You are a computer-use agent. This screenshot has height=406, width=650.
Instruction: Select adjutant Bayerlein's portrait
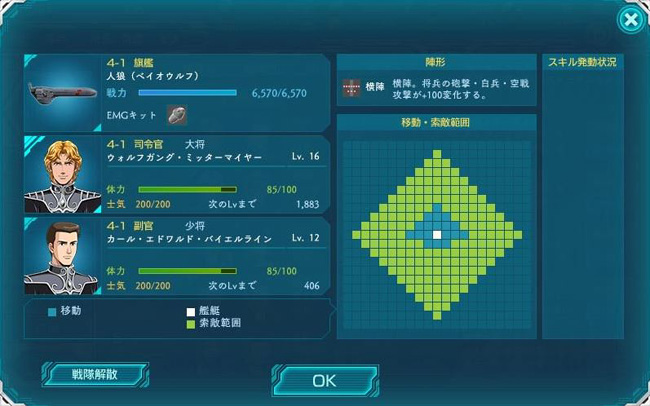[x=62, y=256]
